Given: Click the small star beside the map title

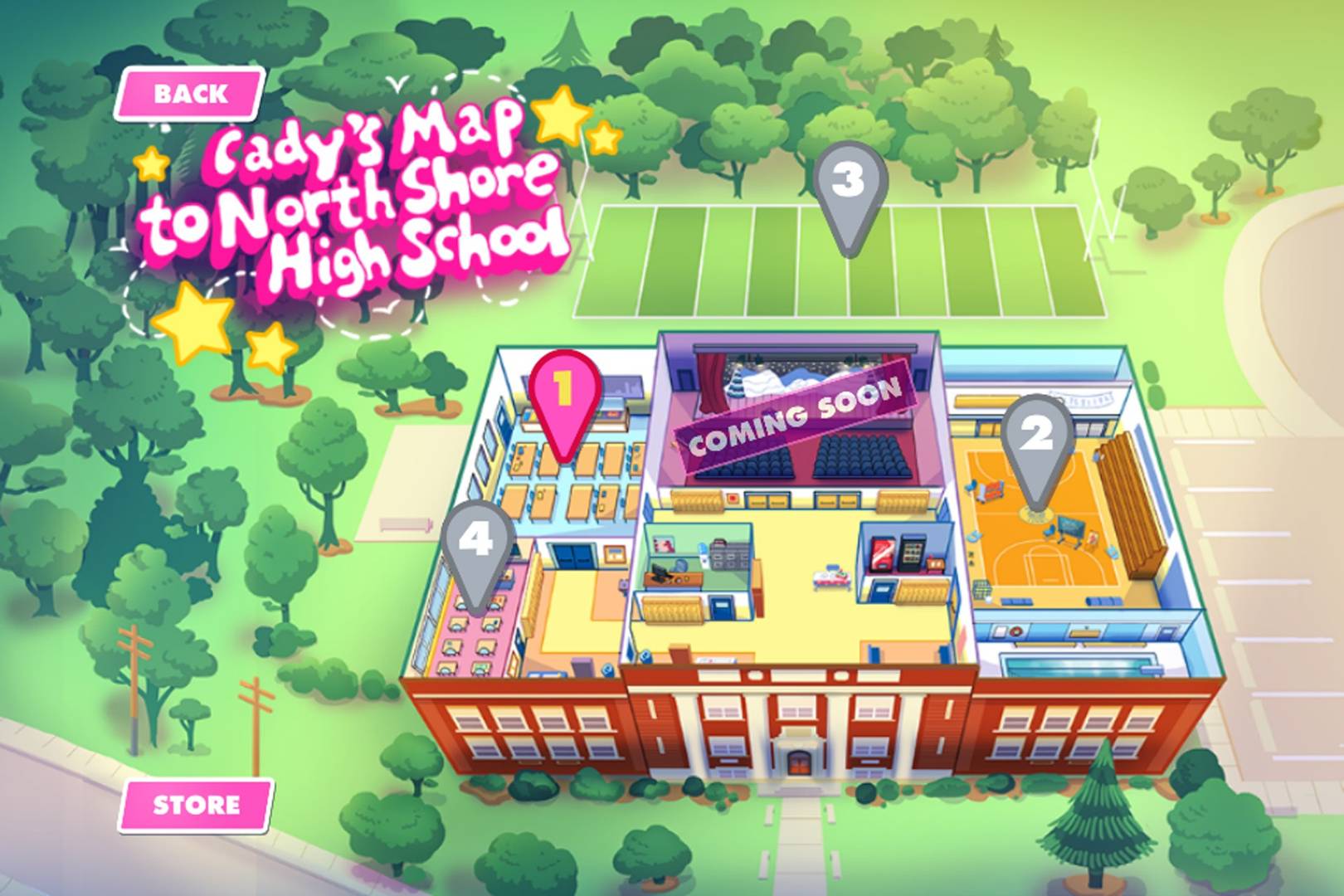Looking at the screenshot, I should 150,164.
